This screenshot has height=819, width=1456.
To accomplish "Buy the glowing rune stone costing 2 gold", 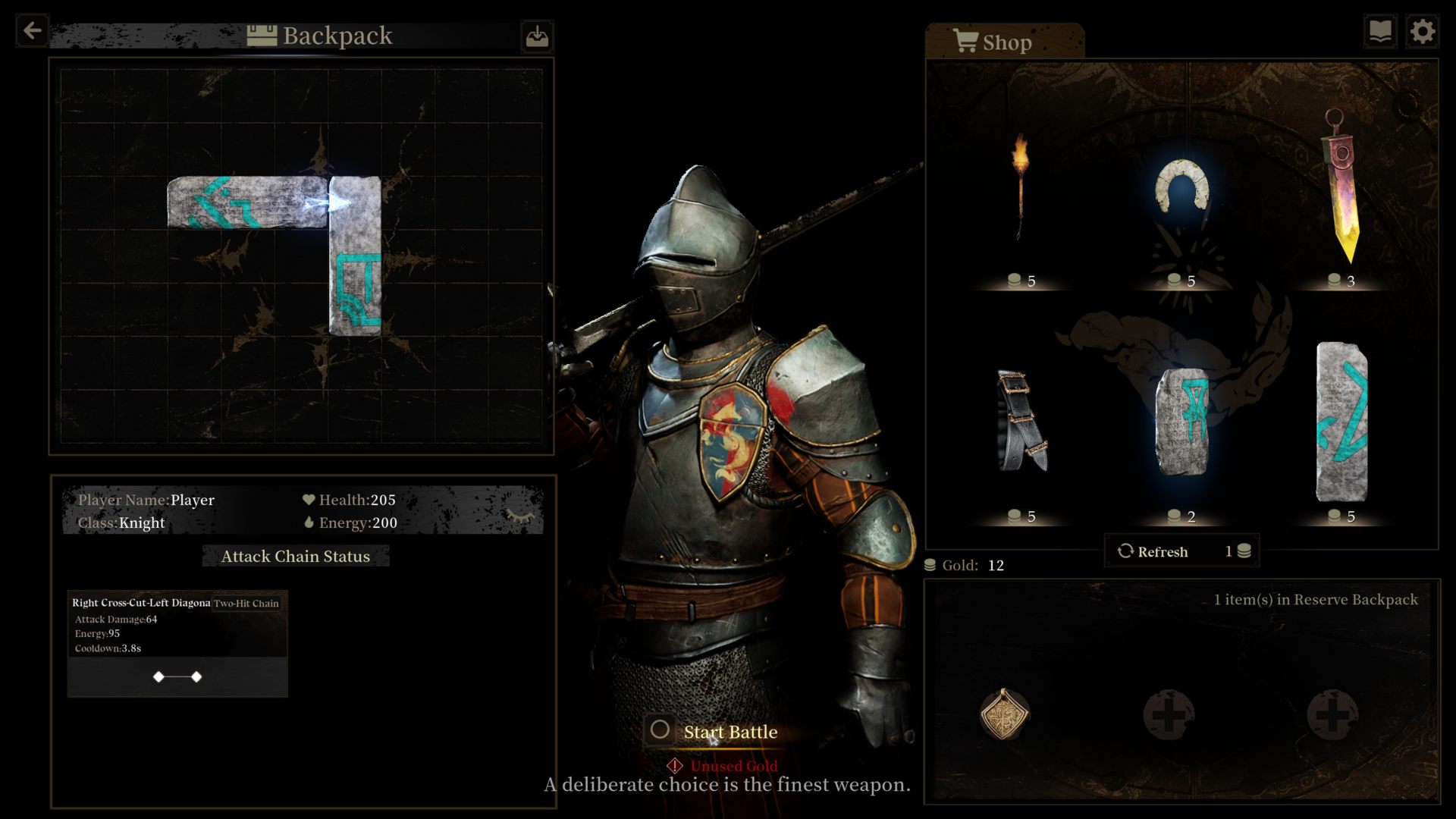I will [x=1181, y=422].
